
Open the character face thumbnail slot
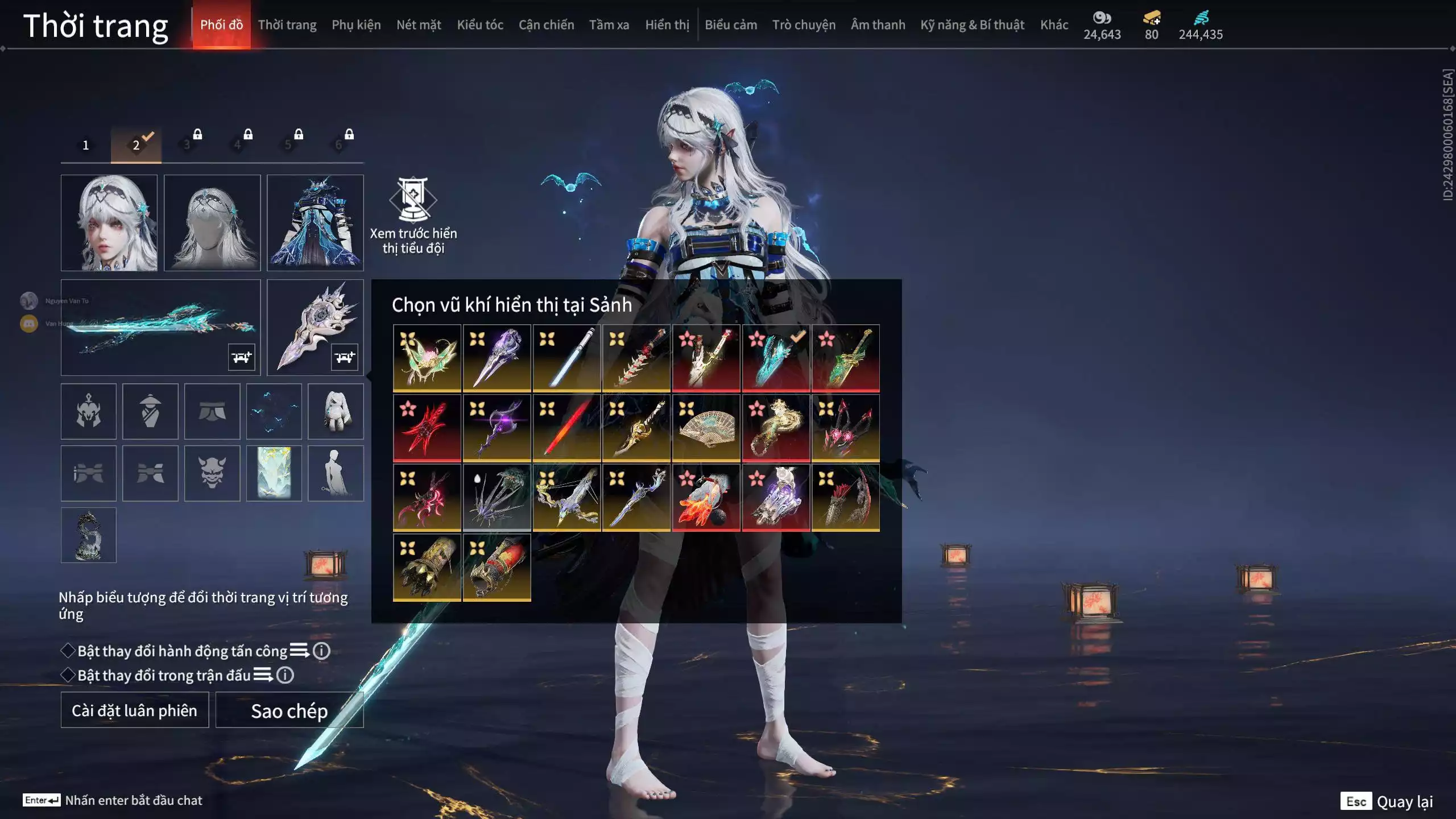pyautogui.click(x=109, y=222)
